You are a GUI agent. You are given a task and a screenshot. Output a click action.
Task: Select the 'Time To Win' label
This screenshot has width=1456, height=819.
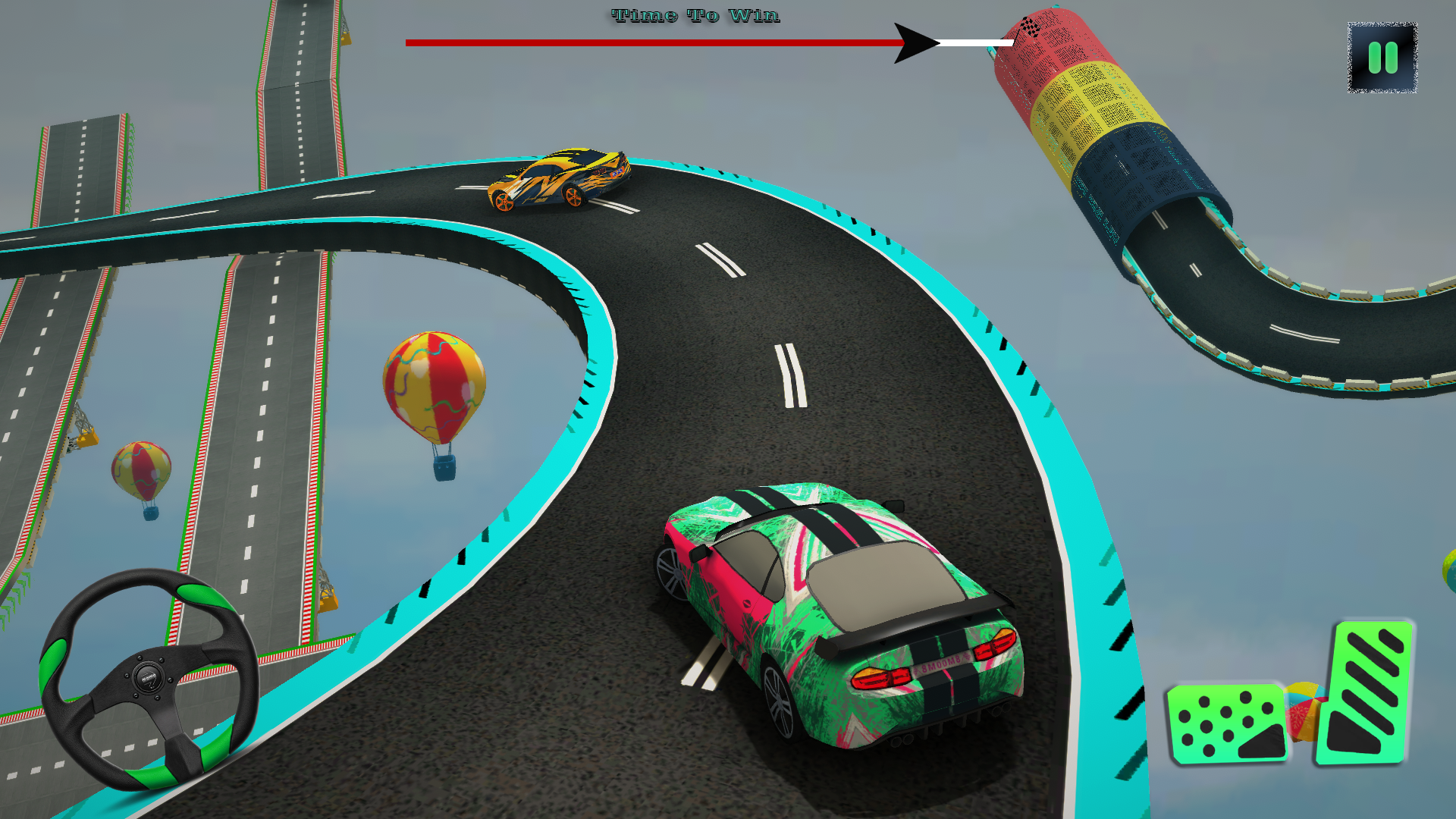[x=693, y=14]
